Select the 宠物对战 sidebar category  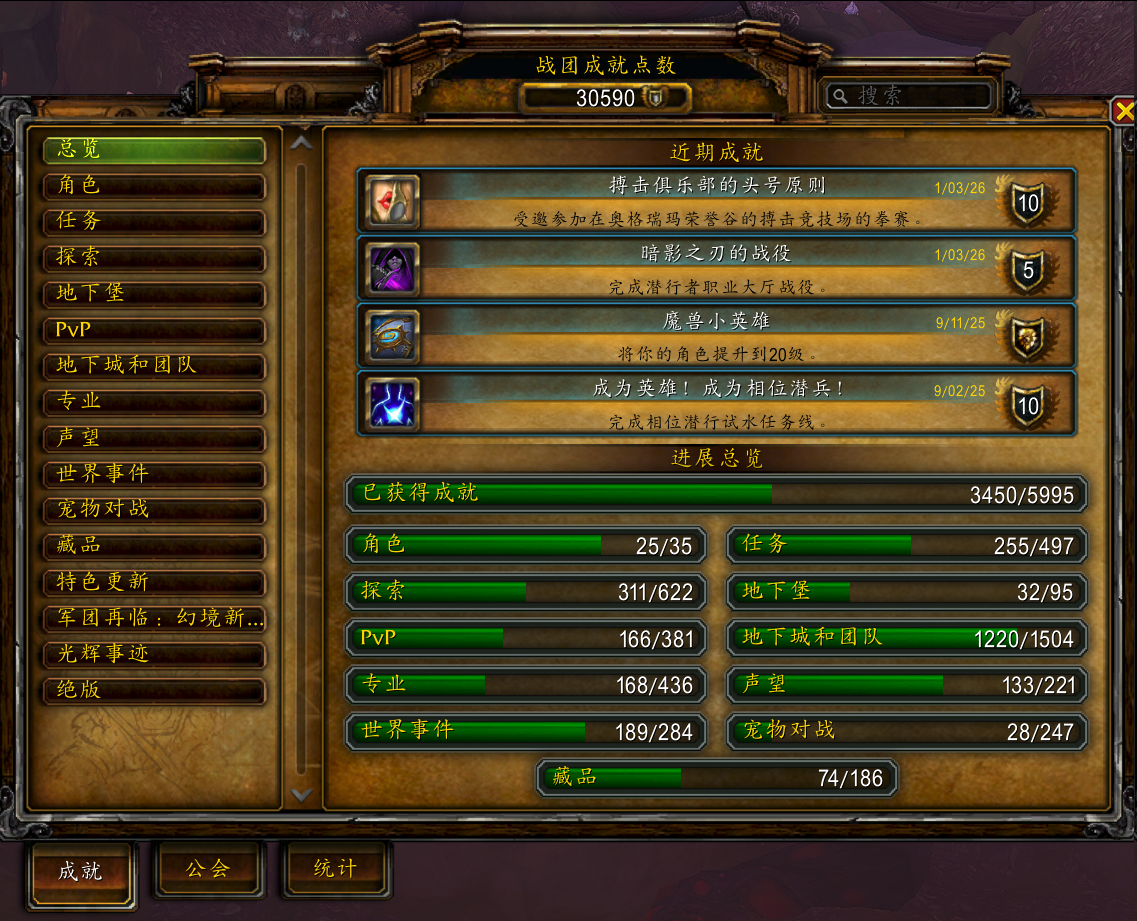[x=153, y=510]
